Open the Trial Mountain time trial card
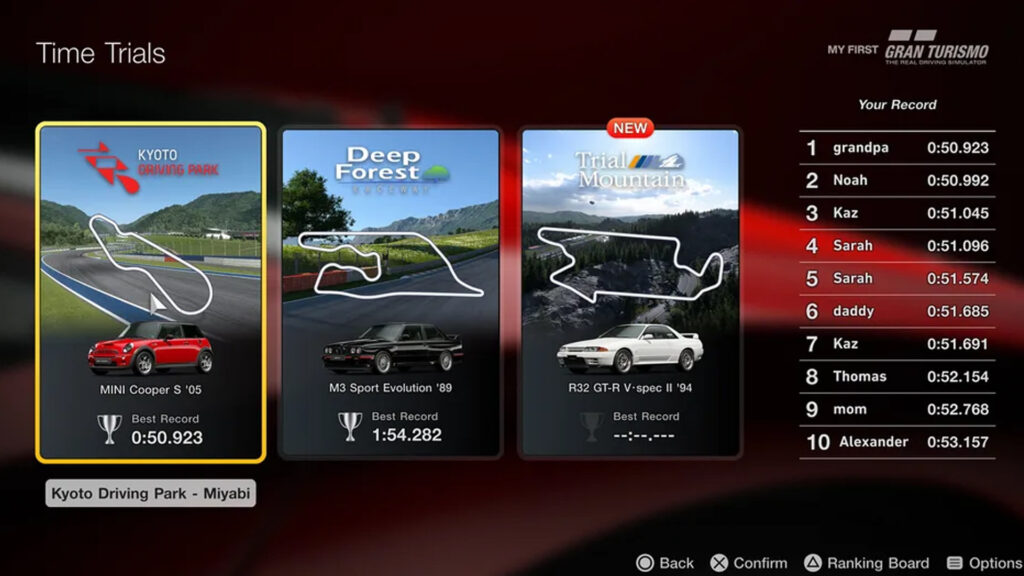 click(630, 292)
